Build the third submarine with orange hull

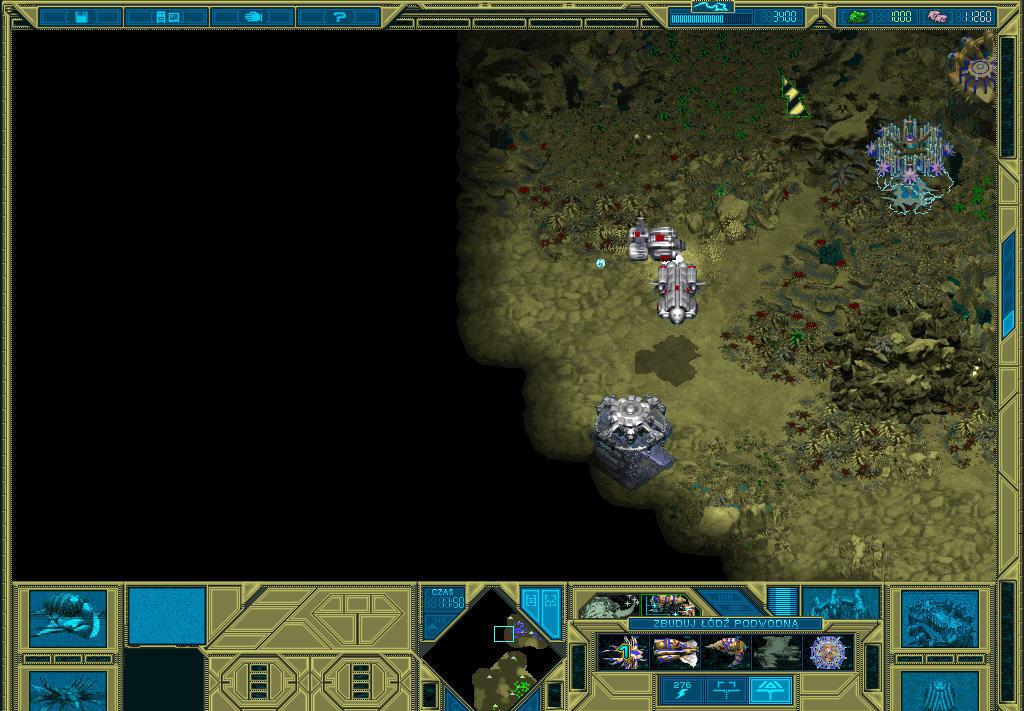click(725, 653)
